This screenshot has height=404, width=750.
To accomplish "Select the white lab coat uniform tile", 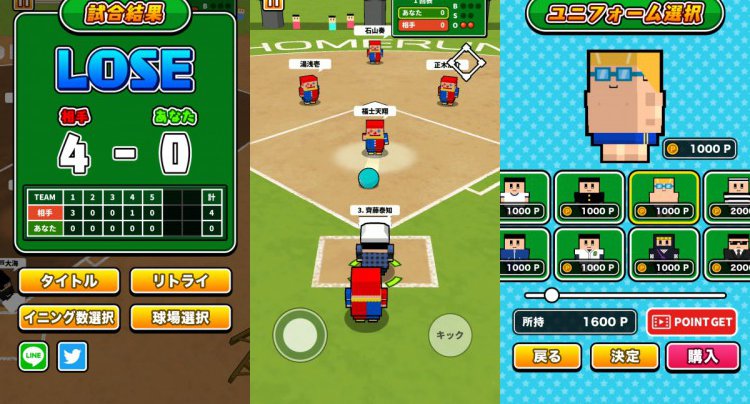I will [589, 252].
